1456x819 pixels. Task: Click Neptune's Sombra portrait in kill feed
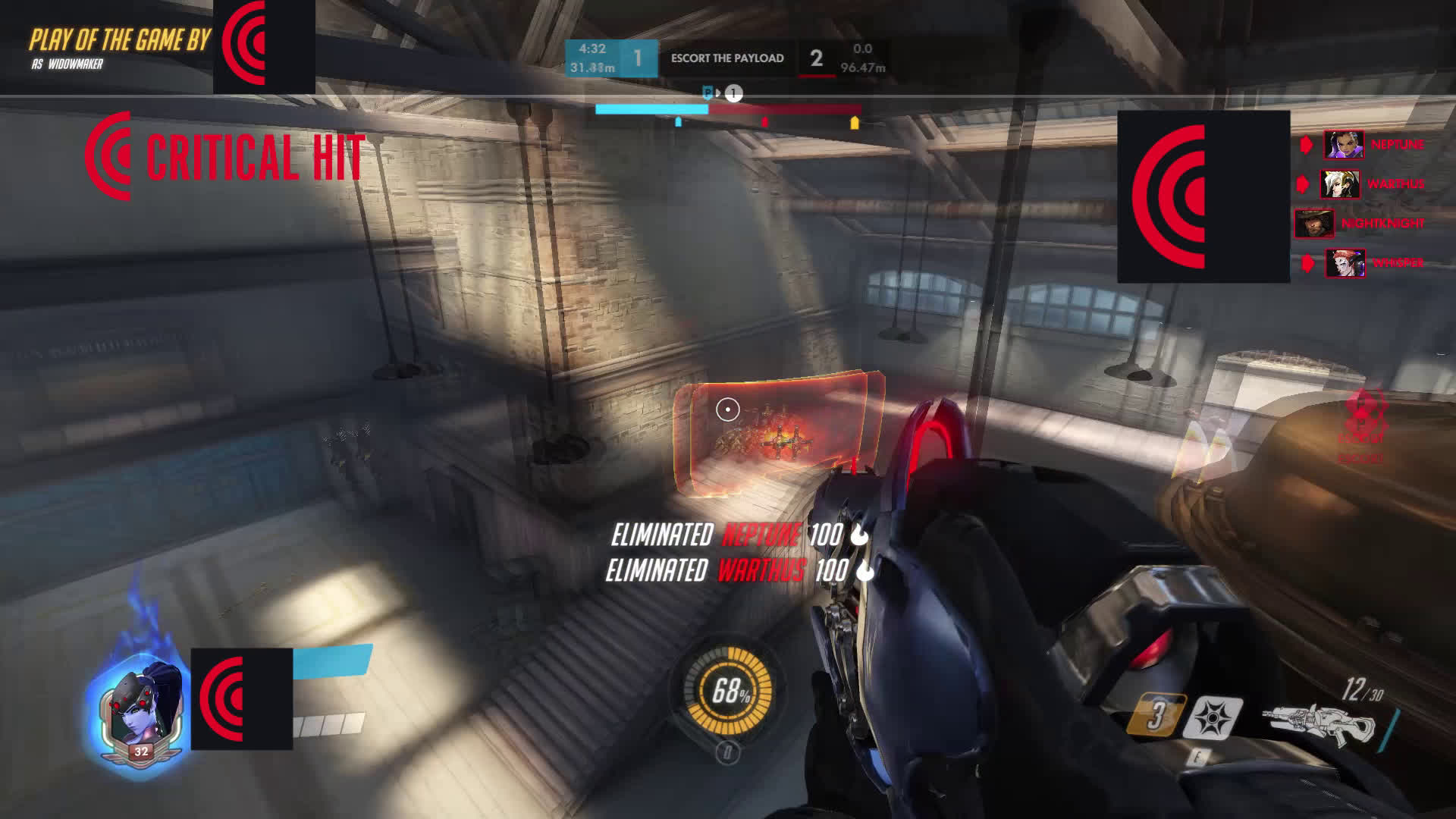[1344, 144]
